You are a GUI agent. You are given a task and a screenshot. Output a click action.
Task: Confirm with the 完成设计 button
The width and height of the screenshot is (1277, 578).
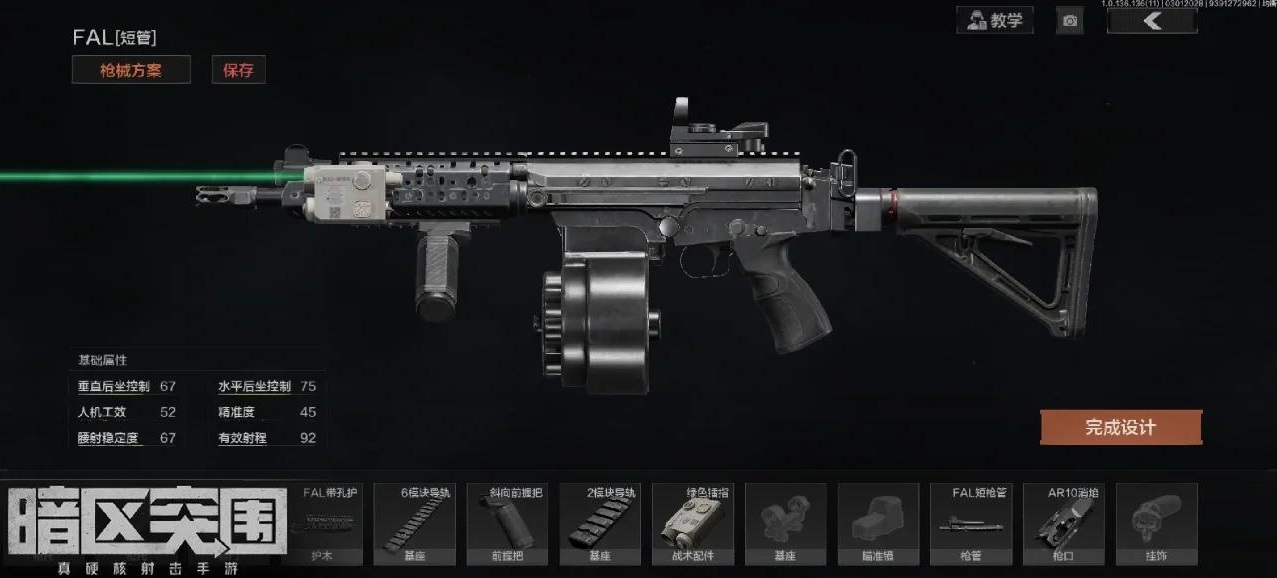point(1120,427)
